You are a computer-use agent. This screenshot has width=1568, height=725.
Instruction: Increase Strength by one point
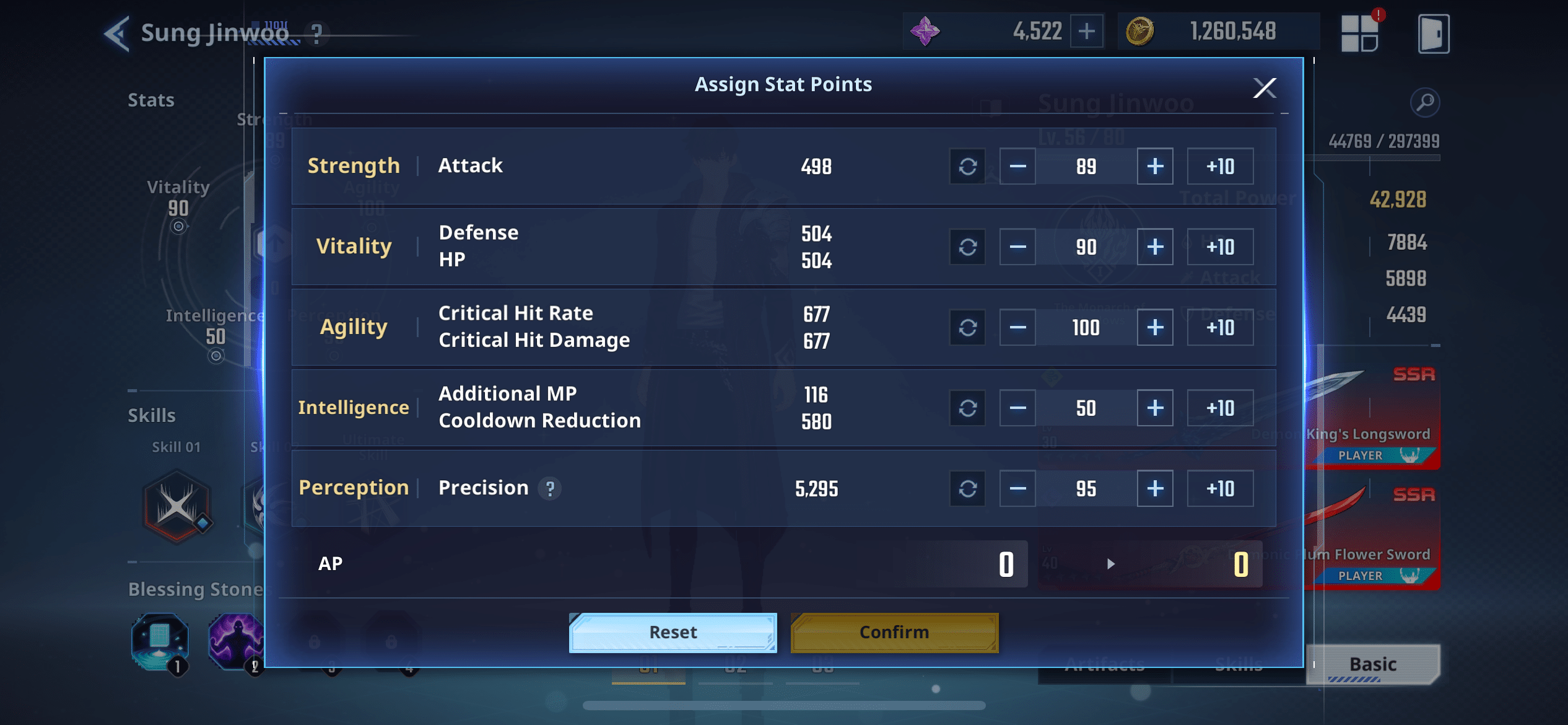pos(1154,166)
